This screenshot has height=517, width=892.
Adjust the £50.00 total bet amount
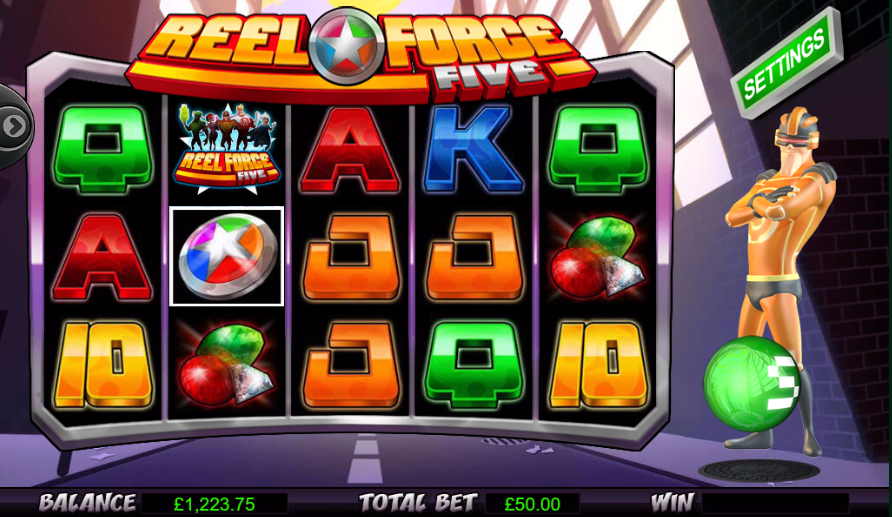click(x=531, y=504)
